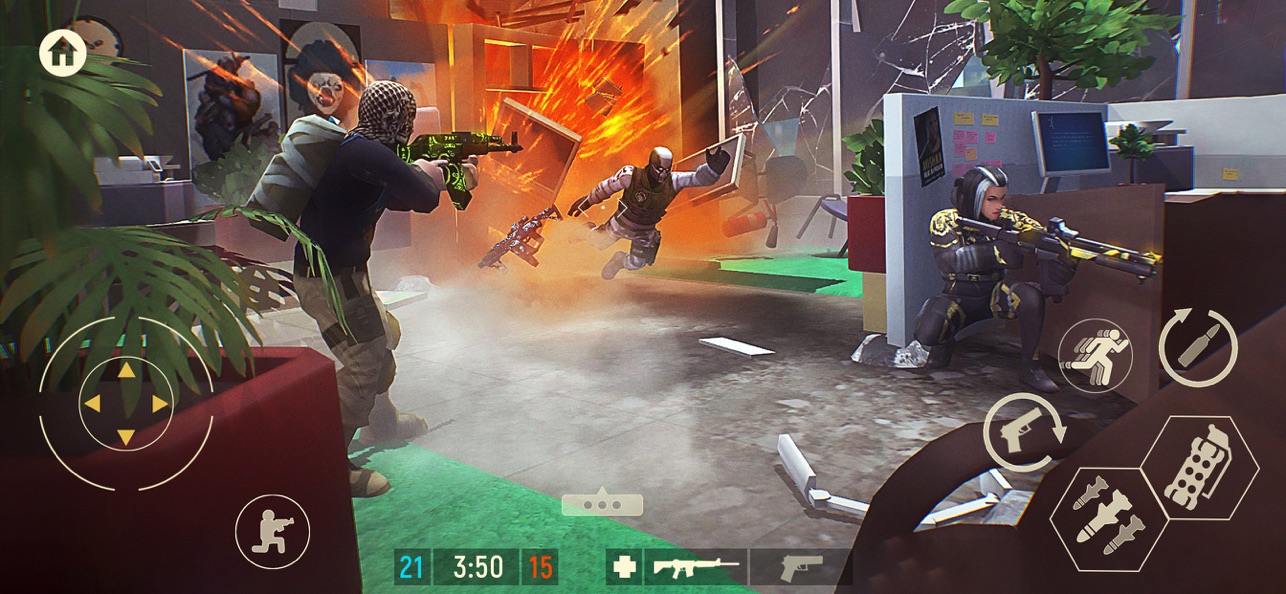Tap the down arrow on movement pad
The width and height of the screenshot is (1286, 594).
pos(126,437)
